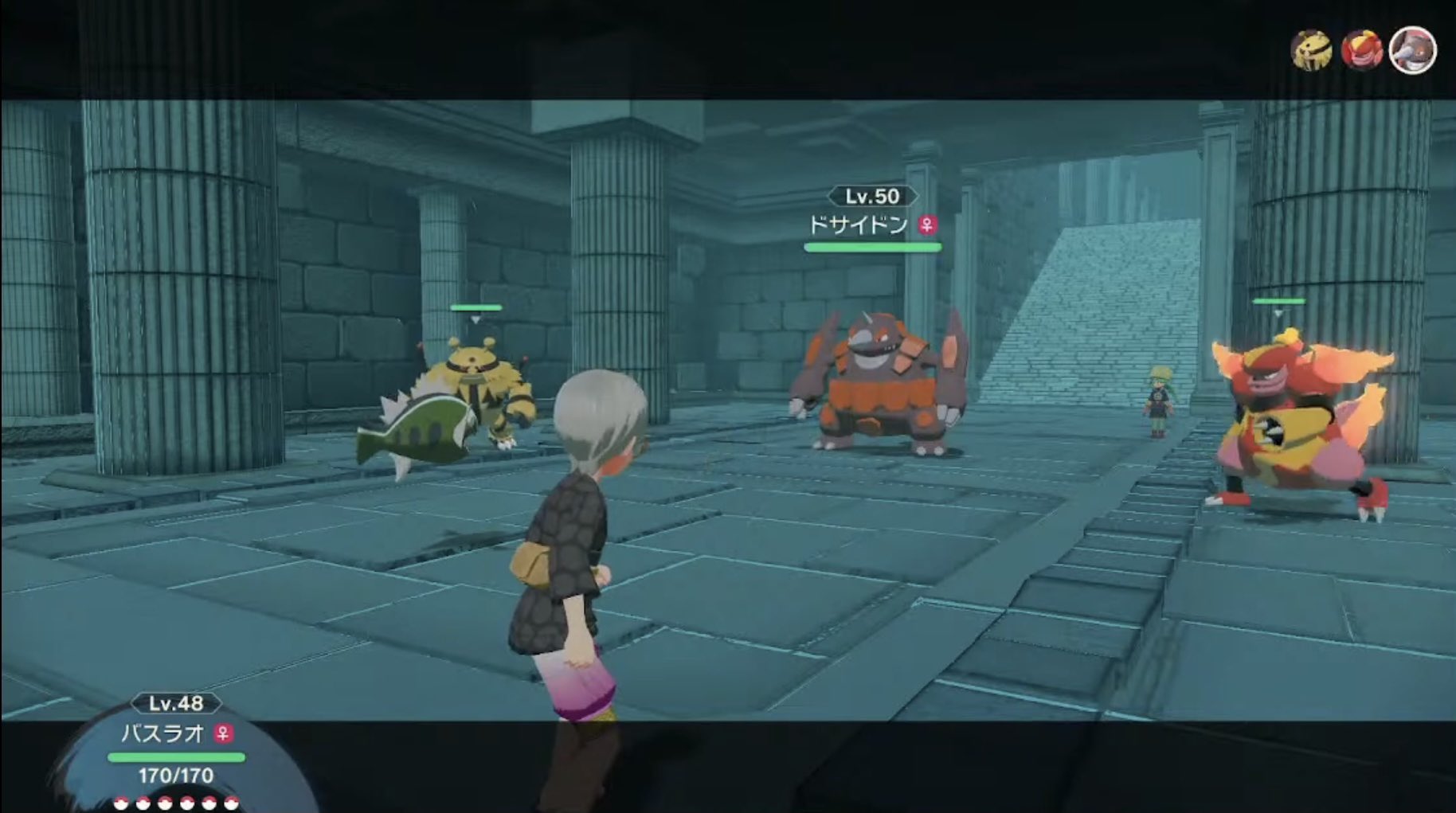Select the Magmortar party icon top right
The image size is (1456, 813).
[1361, 49]
